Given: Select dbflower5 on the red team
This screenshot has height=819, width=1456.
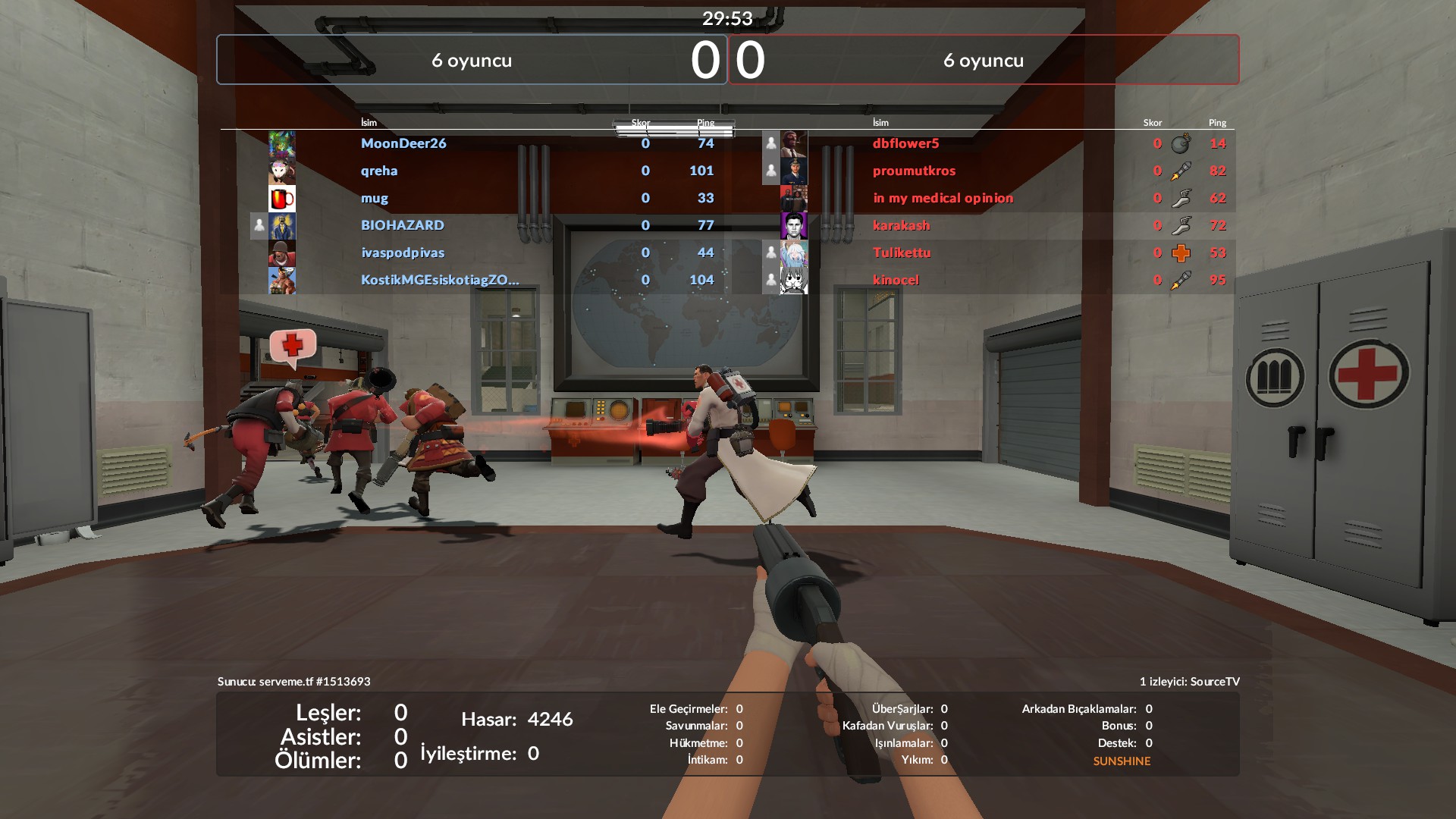Looking at the screenshot, I should click(905, 143).
